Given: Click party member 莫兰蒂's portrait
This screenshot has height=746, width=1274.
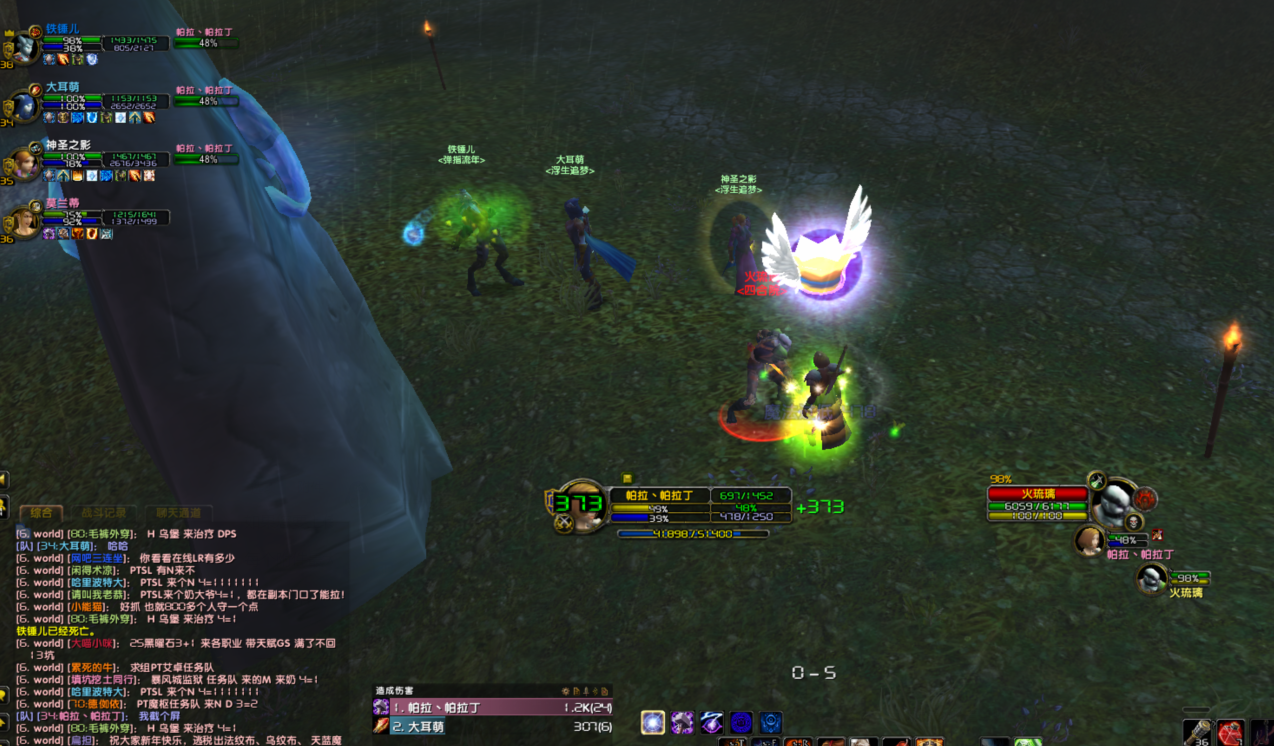Looking at the screenshot, I should point(24,221).
